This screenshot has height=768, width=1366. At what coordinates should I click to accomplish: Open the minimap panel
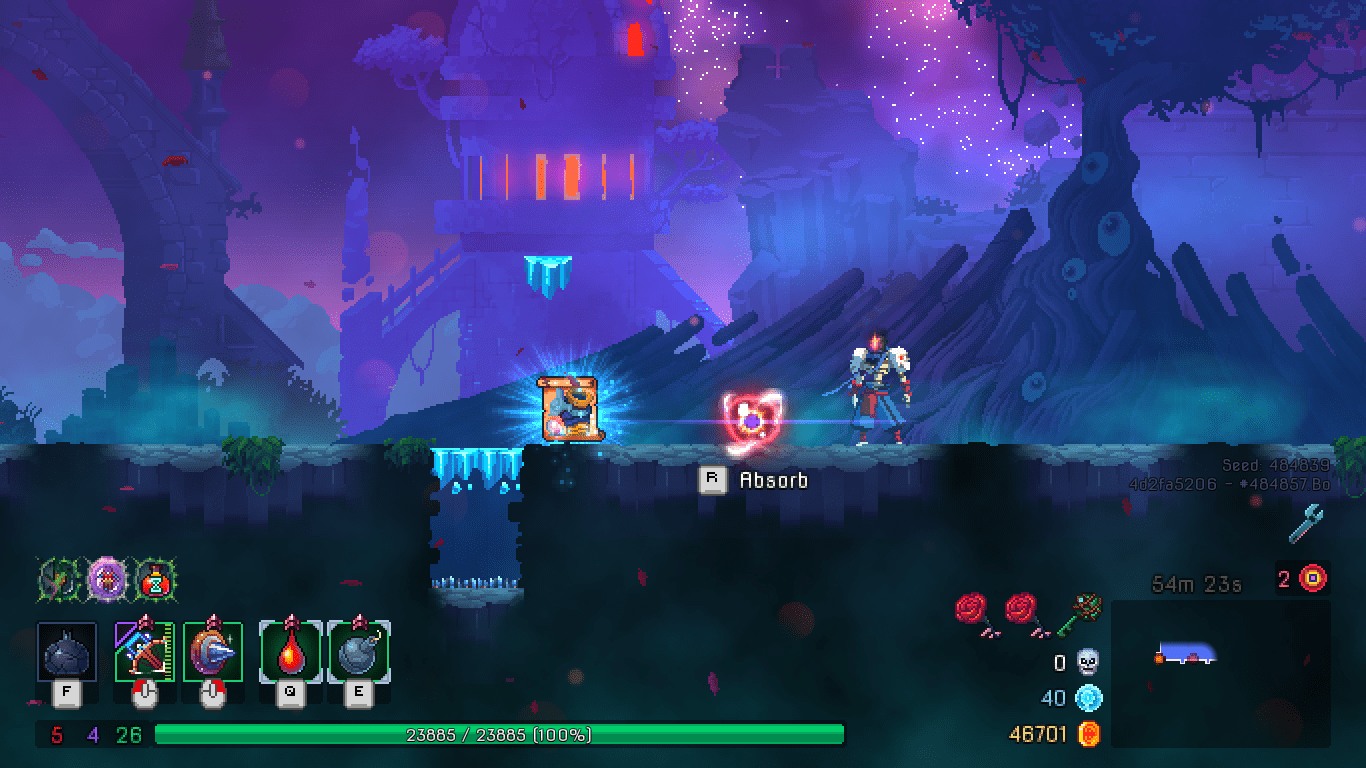tap(1220, 672)
